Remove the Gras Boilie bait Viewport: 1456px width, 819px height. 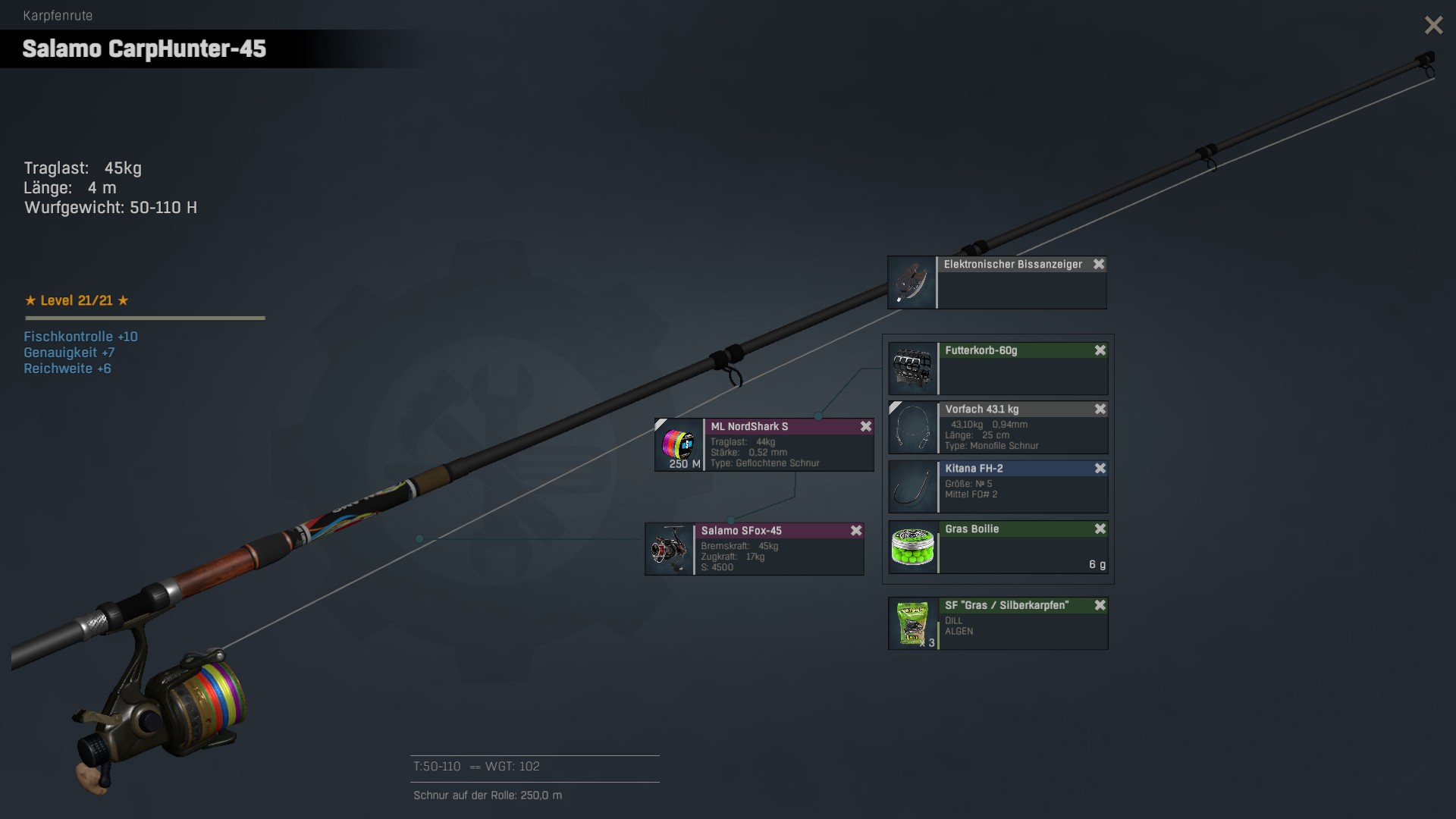point(1100,529)
